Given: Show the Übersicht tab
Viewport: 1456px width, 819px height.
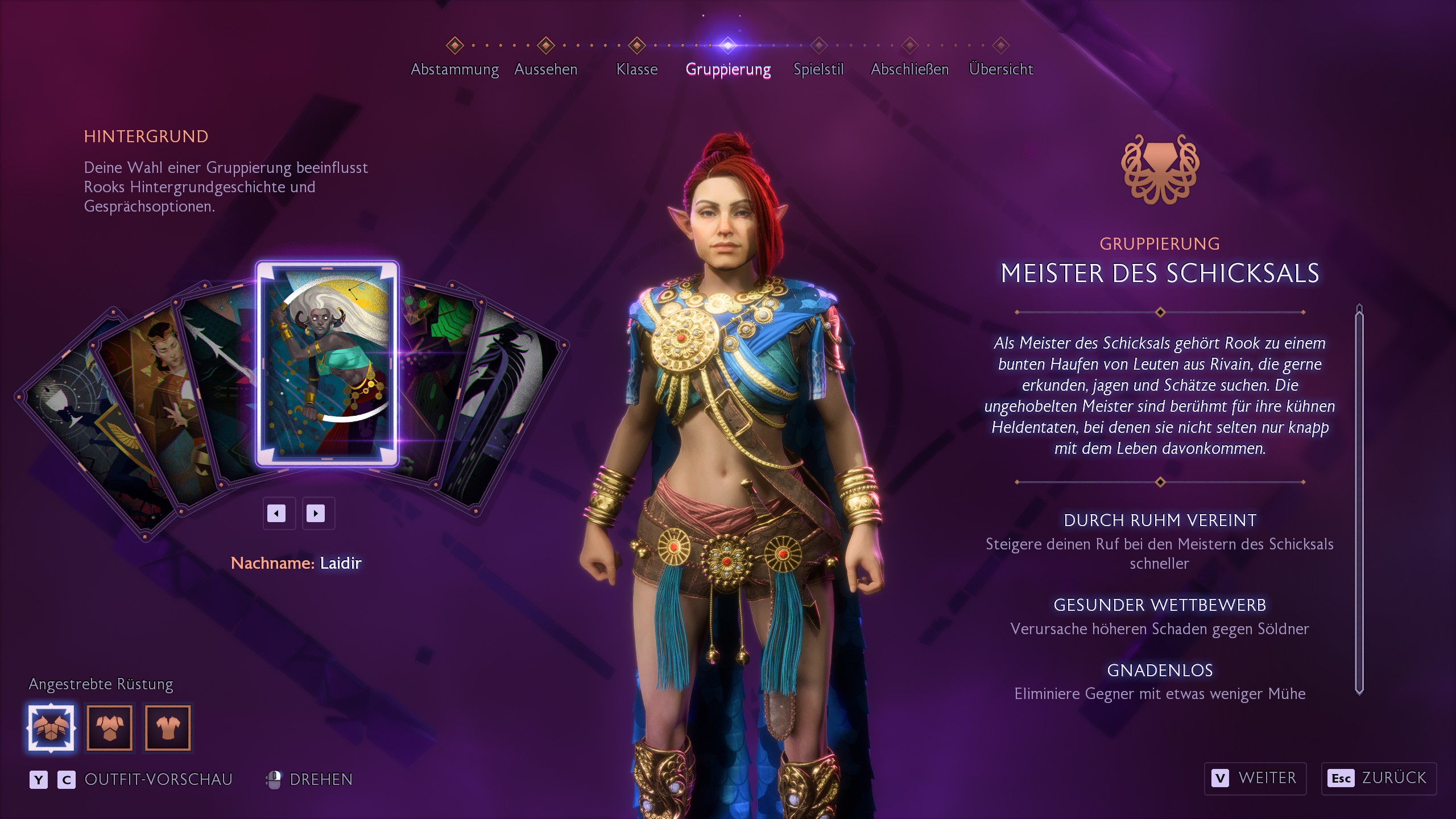Looking at the screenshot, I should [x=1000, y=69].
